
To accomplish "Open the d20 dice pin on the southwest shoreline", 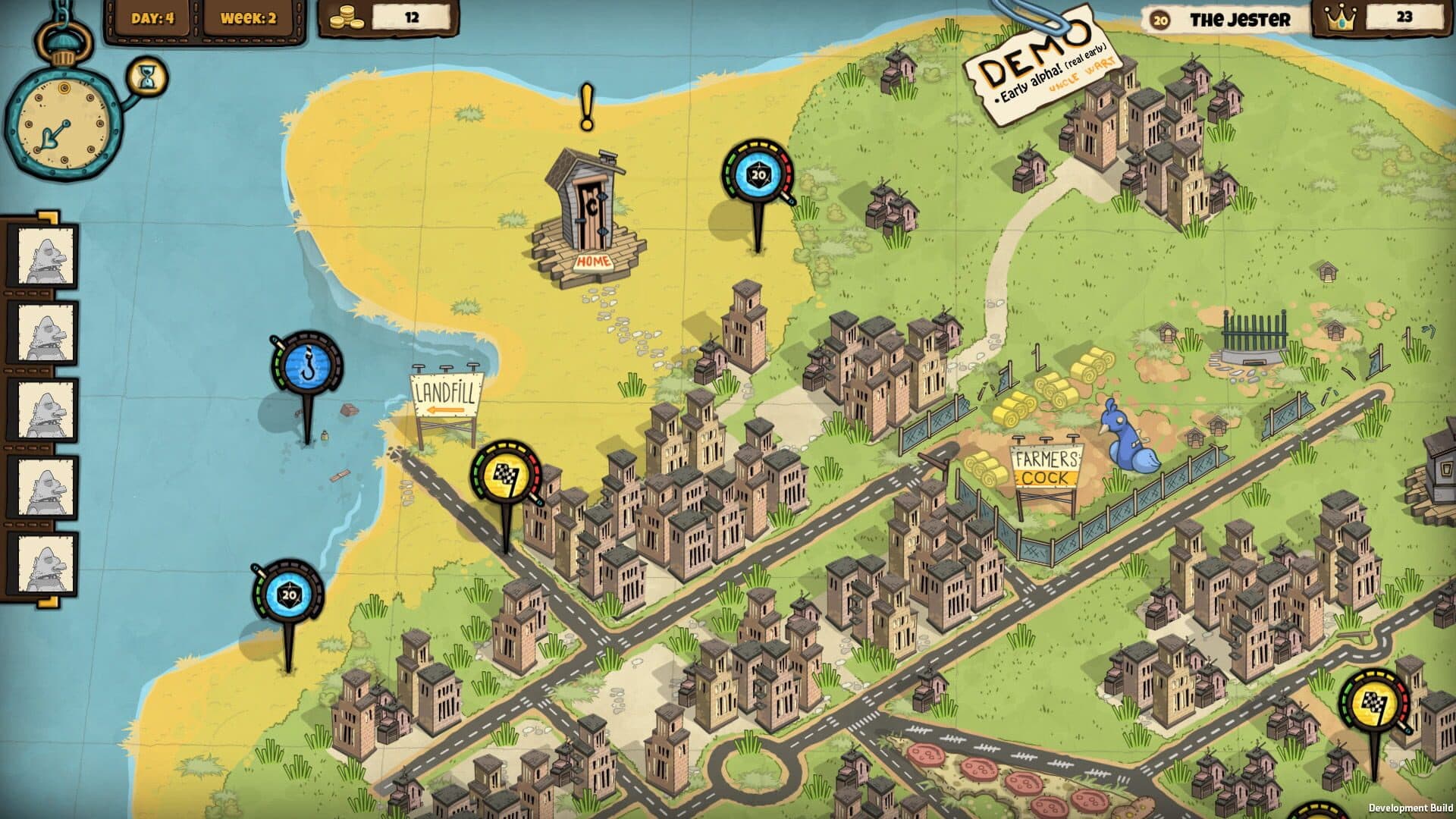I will pyautogui.click(x=288, y=594).
